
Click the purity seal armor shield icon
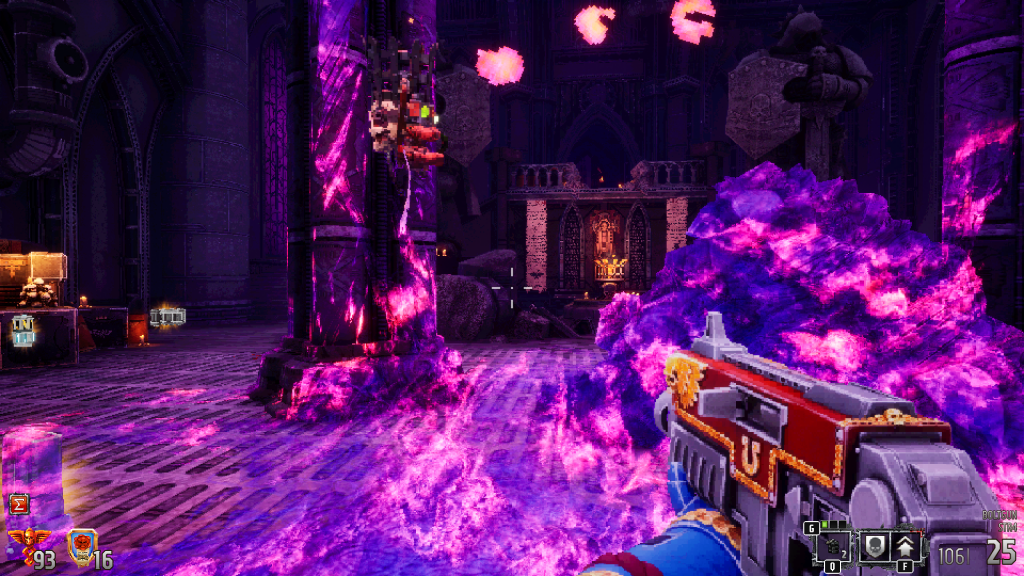pyautogui.click(x=80, y=545)
